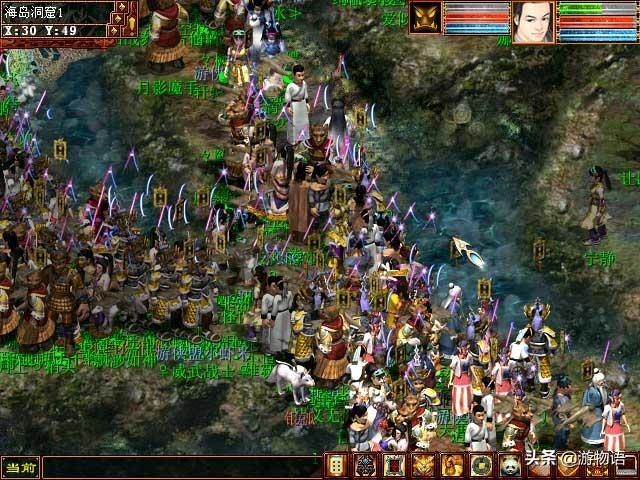Select the summoned pet beast portrait

(x=425, y=18)
